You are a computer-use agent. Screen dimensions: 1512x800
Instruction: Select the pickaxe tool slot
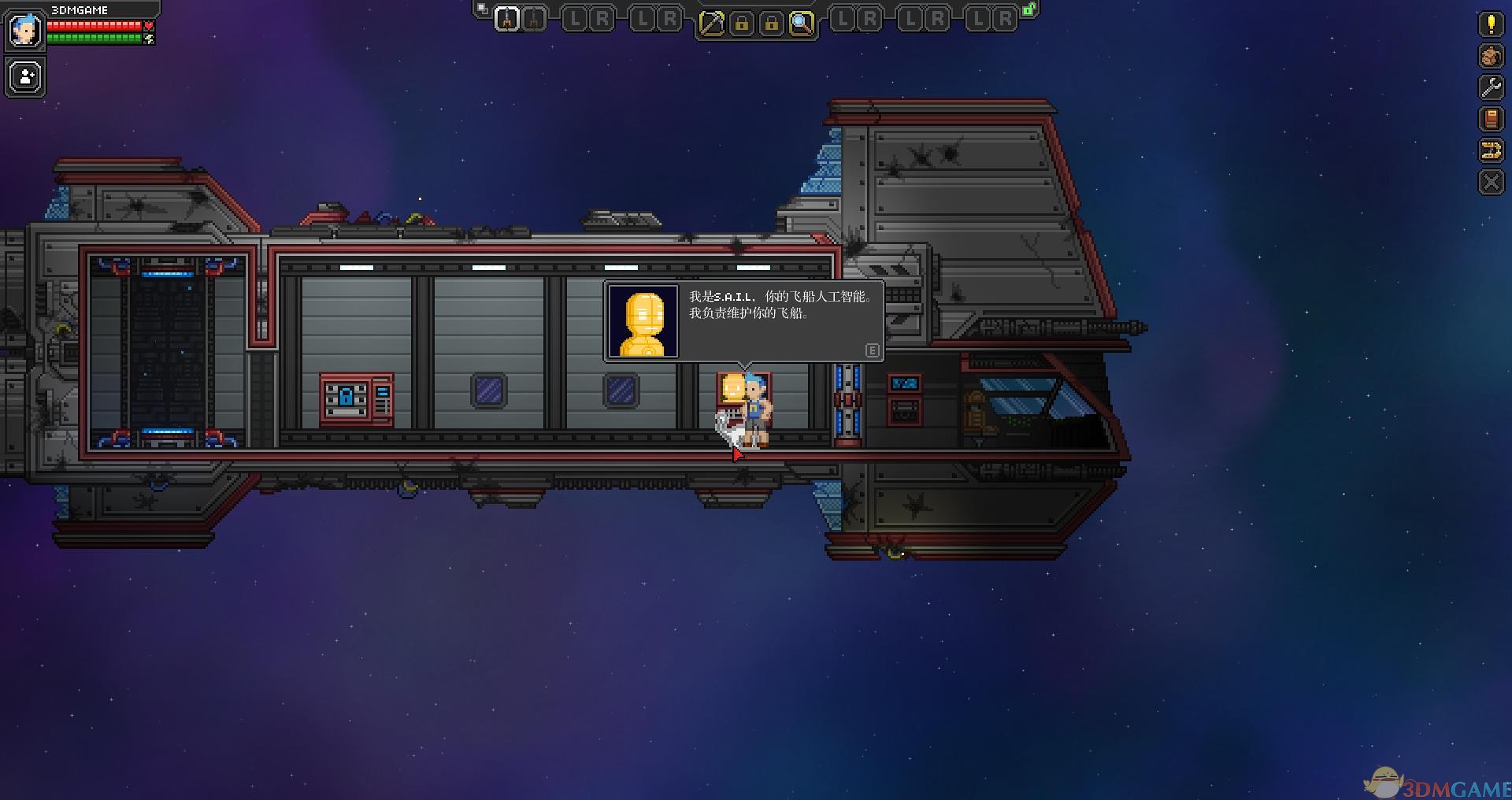tap(711, 24)
